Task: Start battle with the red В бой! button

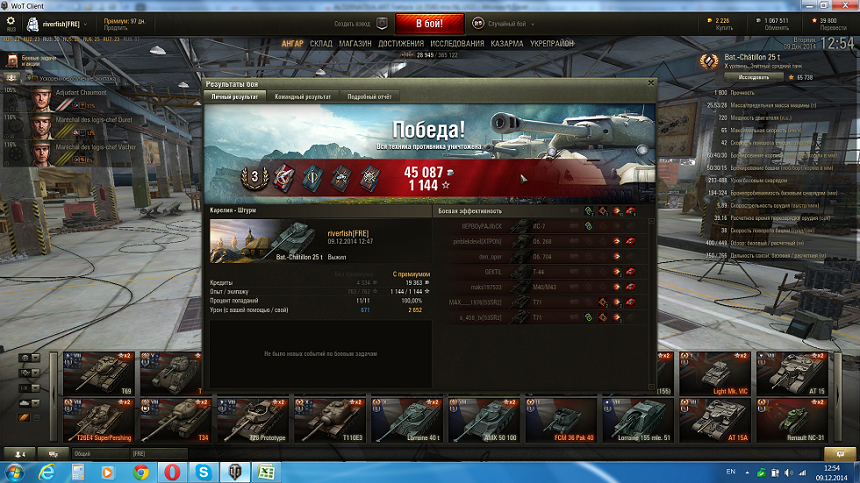Action: pyautogui.click(x=429, y=23)
